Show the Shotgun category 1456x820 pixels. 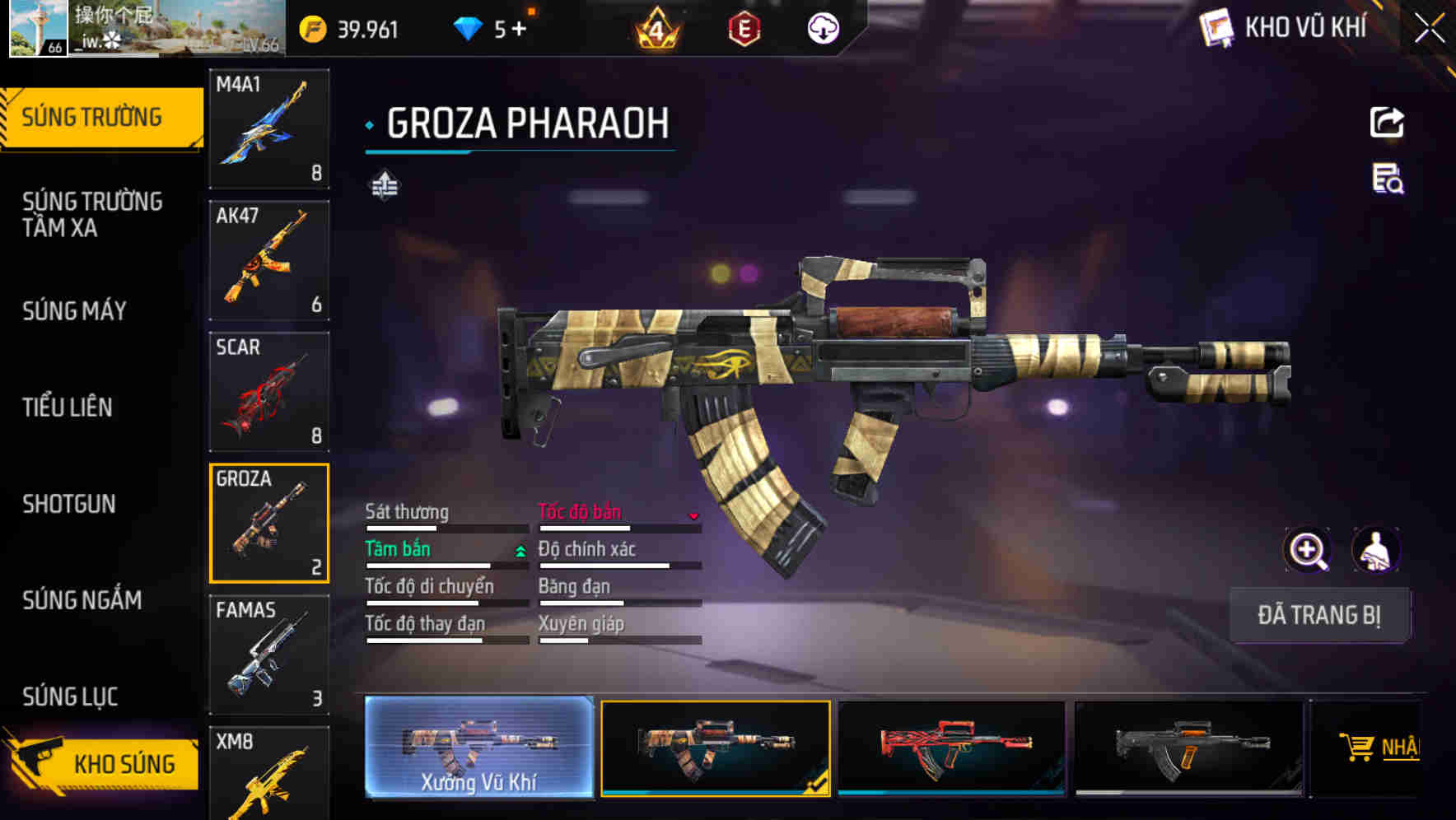(x=69, y=504)
